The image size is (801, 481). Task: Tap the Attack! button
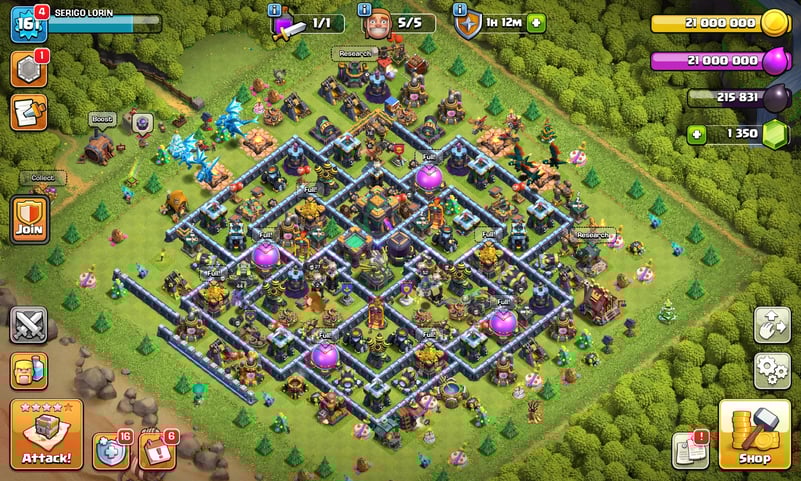tap(45, 435)
